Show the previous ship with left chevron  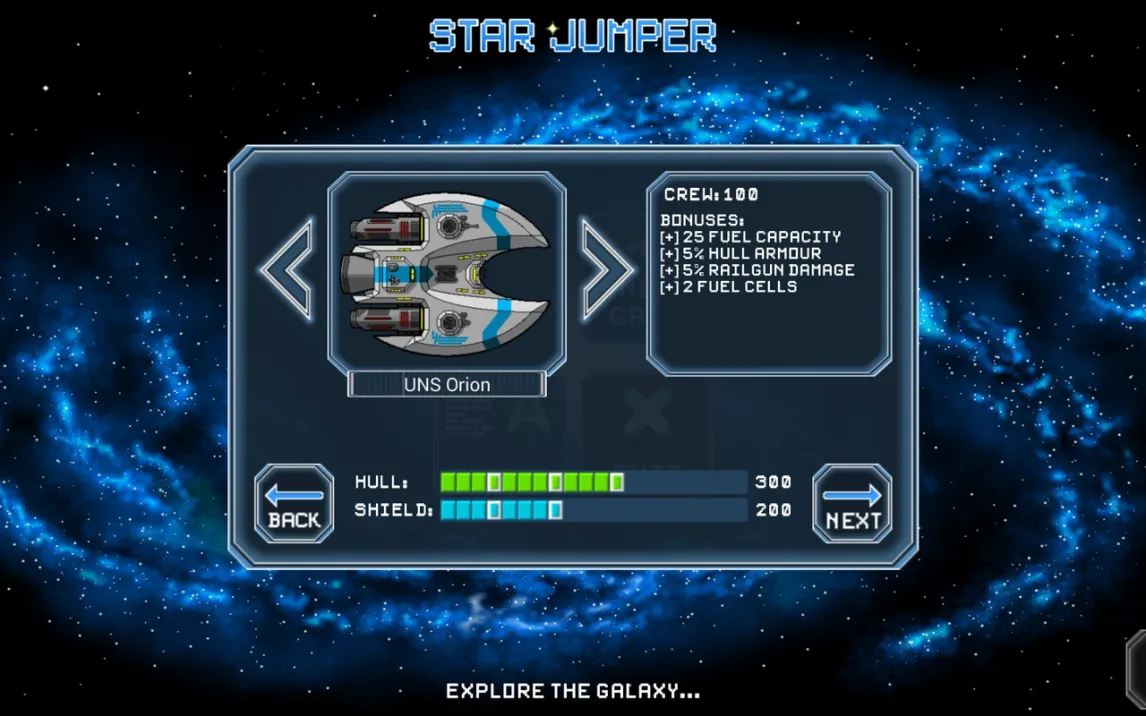coord(288,270)
